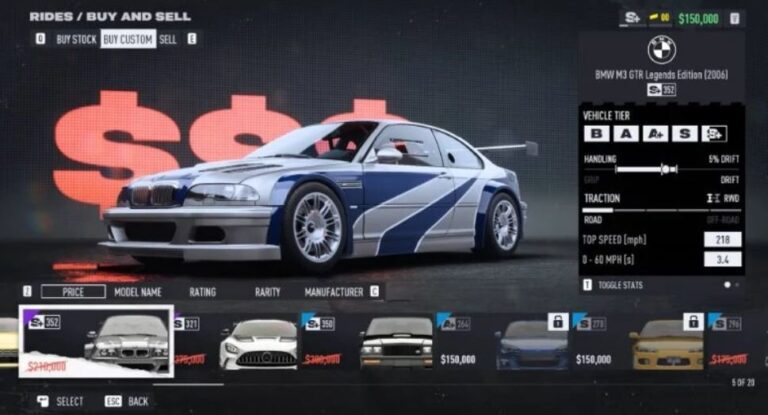Select the BMW M3 GTR thumbnail rated 352
This screenshot has width=768, height=415.
[x=96, y=342]
